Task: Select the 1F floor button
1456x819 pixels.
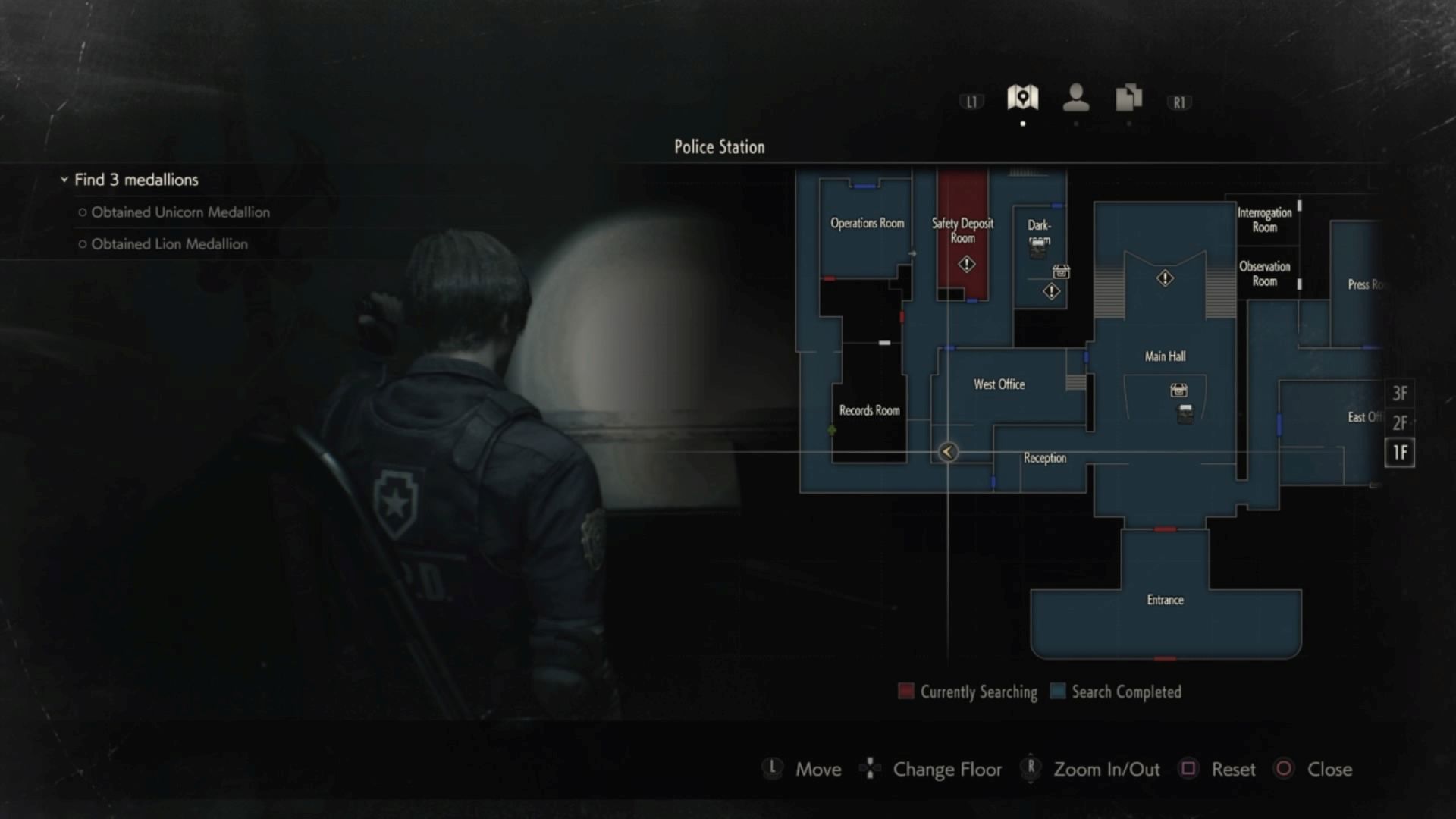Action: click(1399, 453)
